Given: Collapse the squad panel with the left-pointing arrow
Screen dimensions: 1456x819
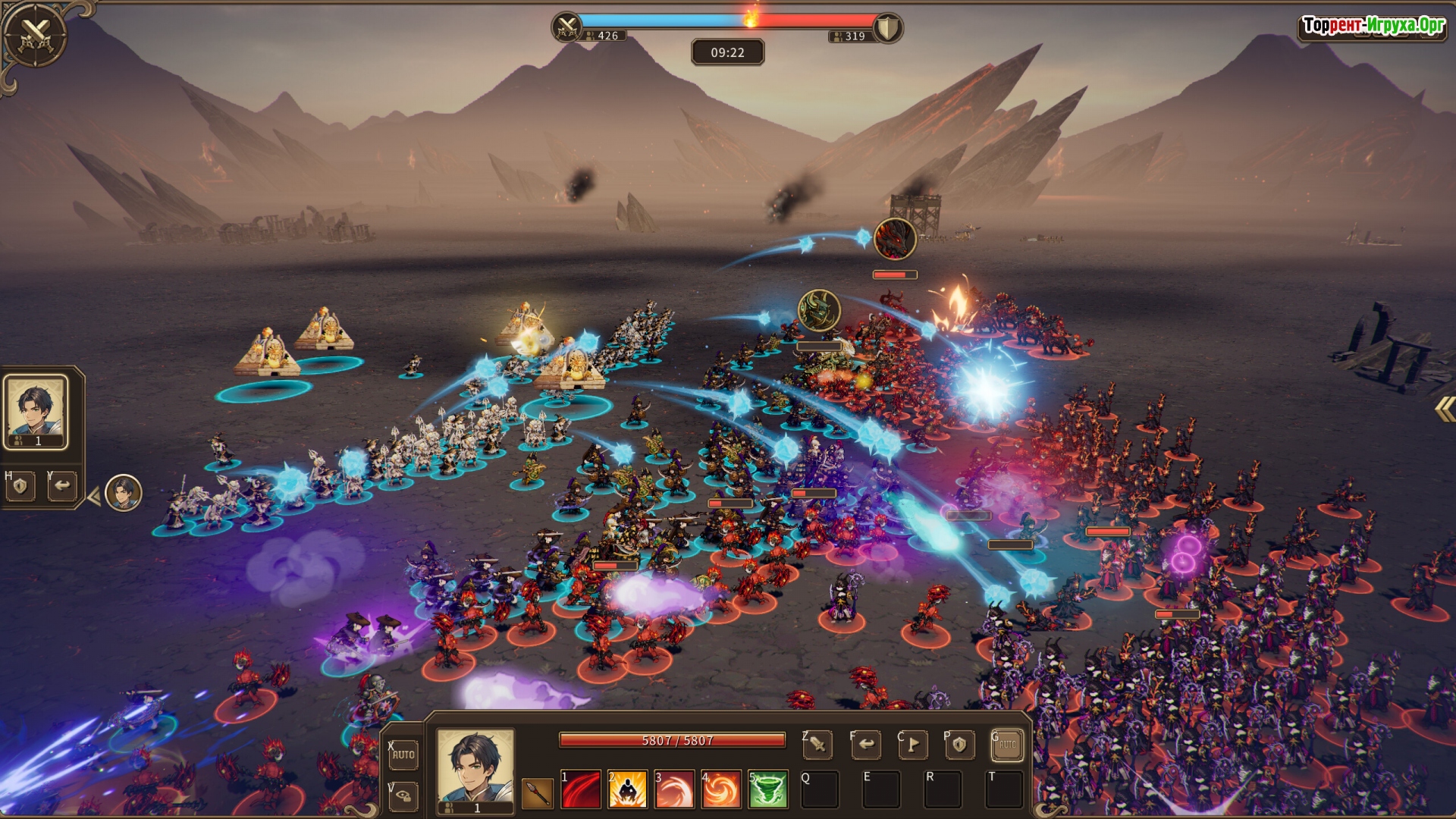Looking at the screenshot, I should click(x=94, y=497).
